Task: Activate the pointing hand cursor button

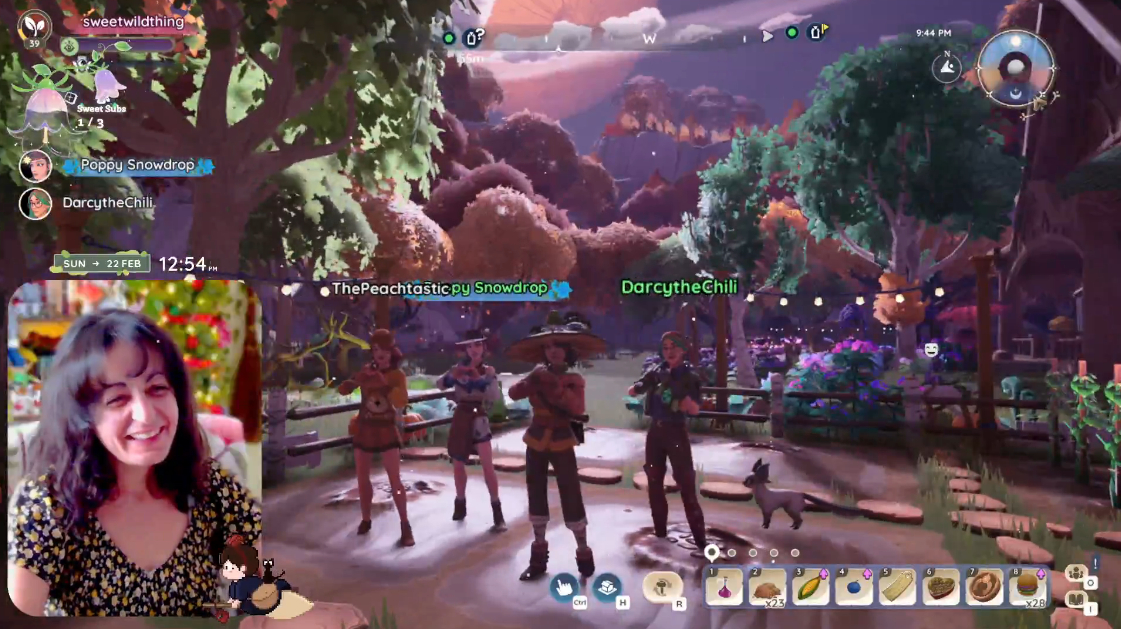Action: point(565,586)
